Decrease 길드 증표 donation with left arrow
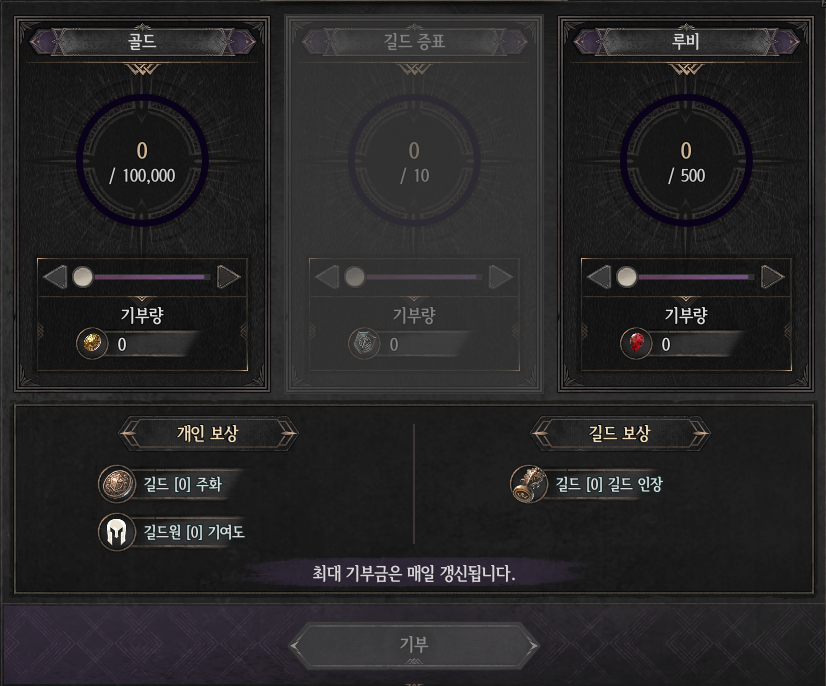The image size is (826, 686). 327,276
